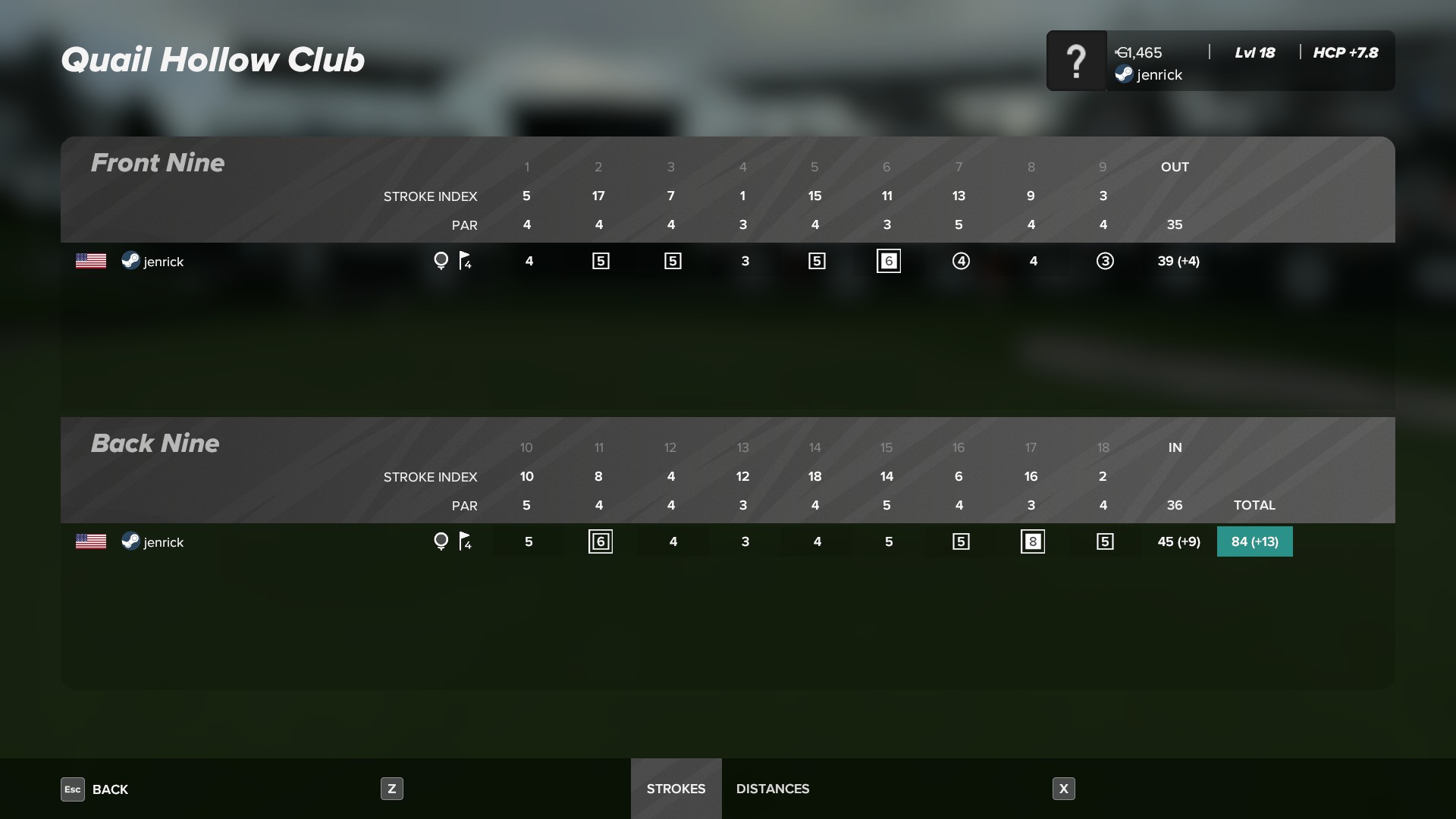Screen dimensions: 1456x819
Task: Switch to the DISTANCES tab
Action: (772, 789)
